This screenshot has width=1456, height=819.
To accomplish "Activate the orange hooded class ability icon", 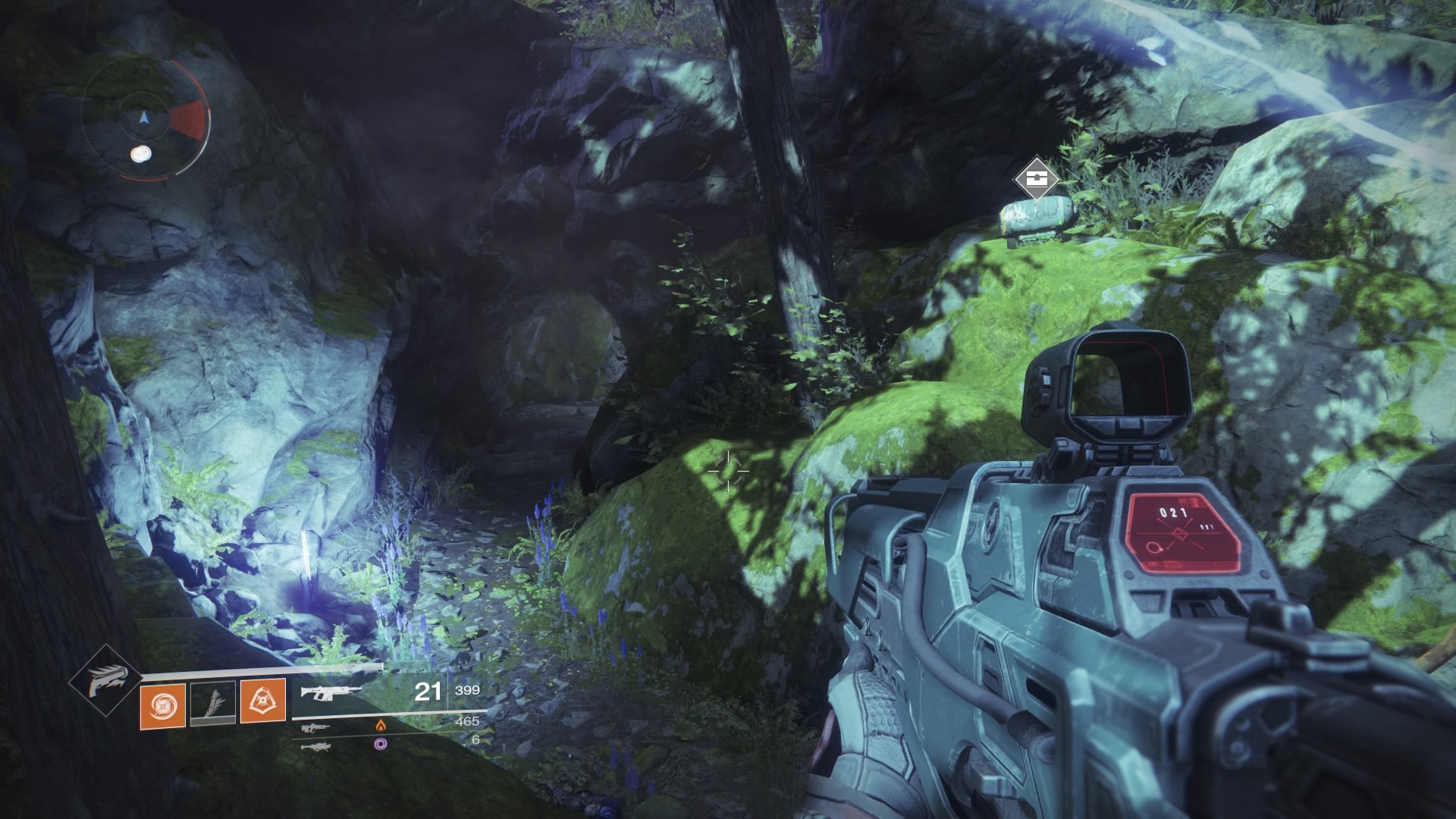I will 262,699.
